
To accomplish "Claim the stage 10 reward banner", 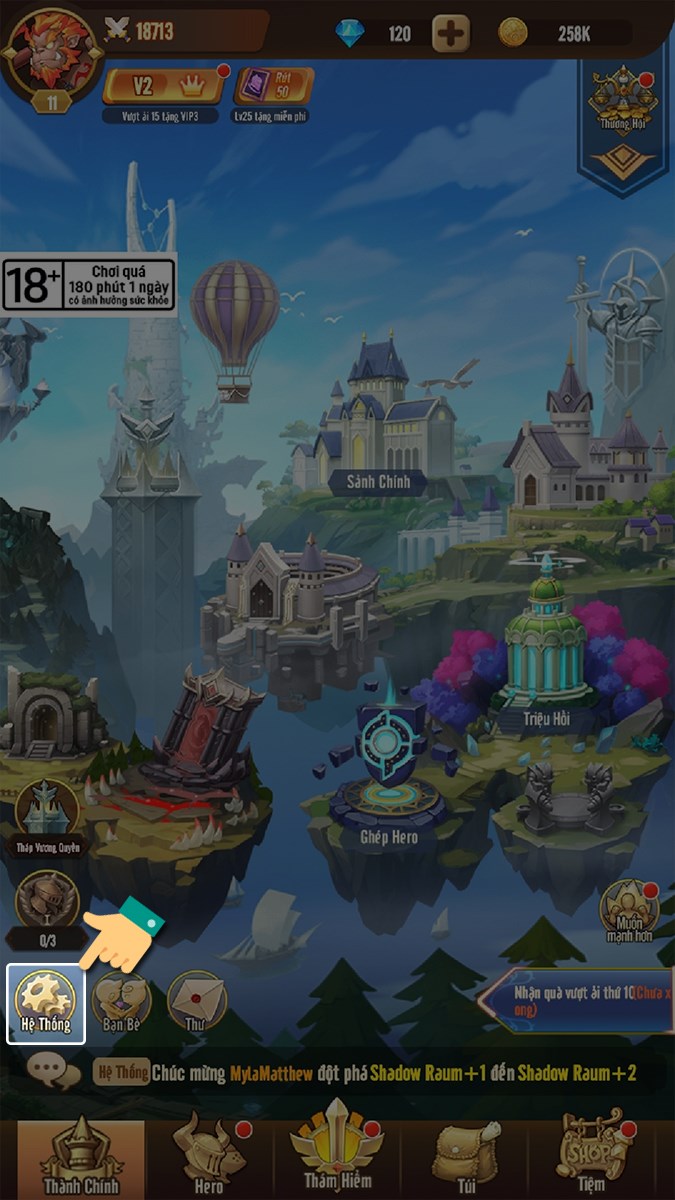I will [575, 1000].
